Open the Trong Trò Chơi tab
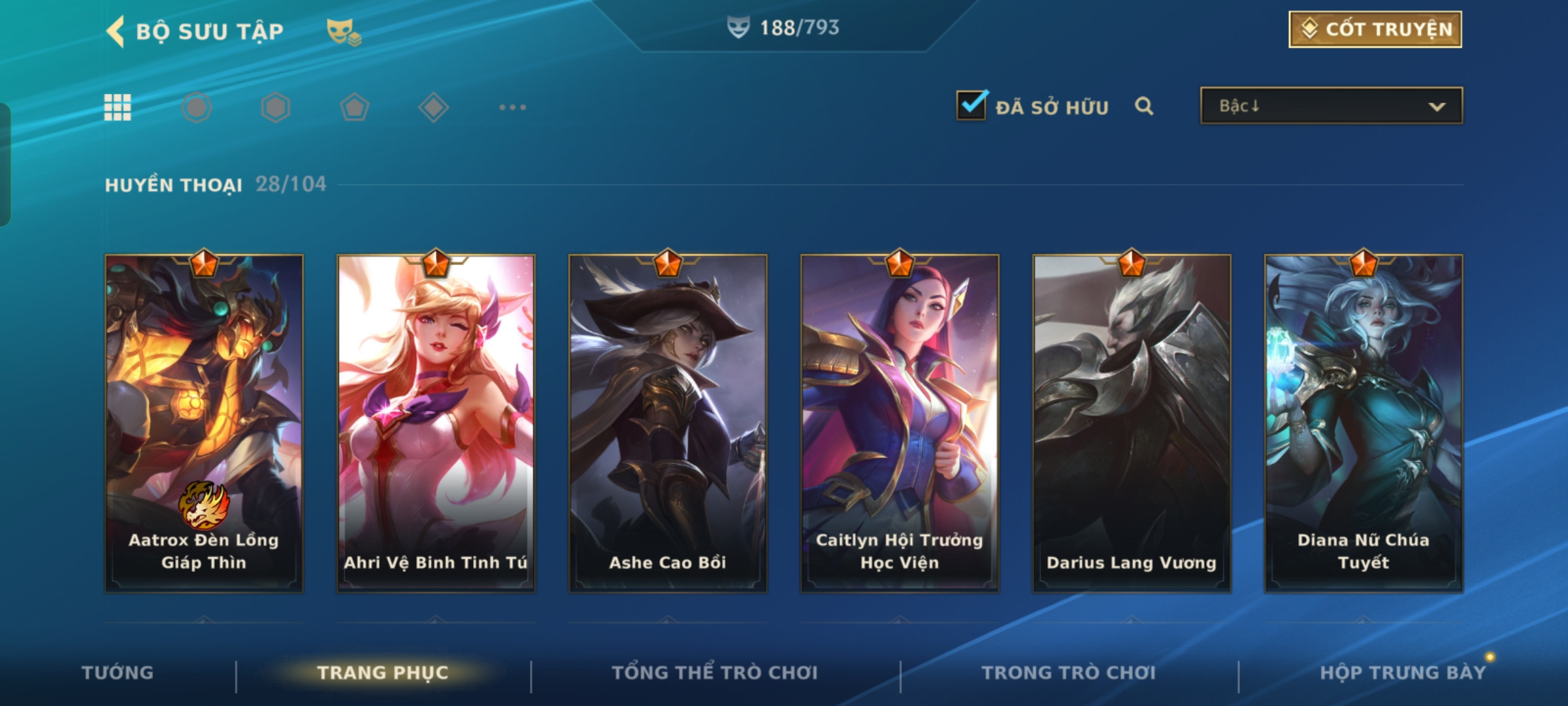1568x706 pixels. pos(1069,673)
